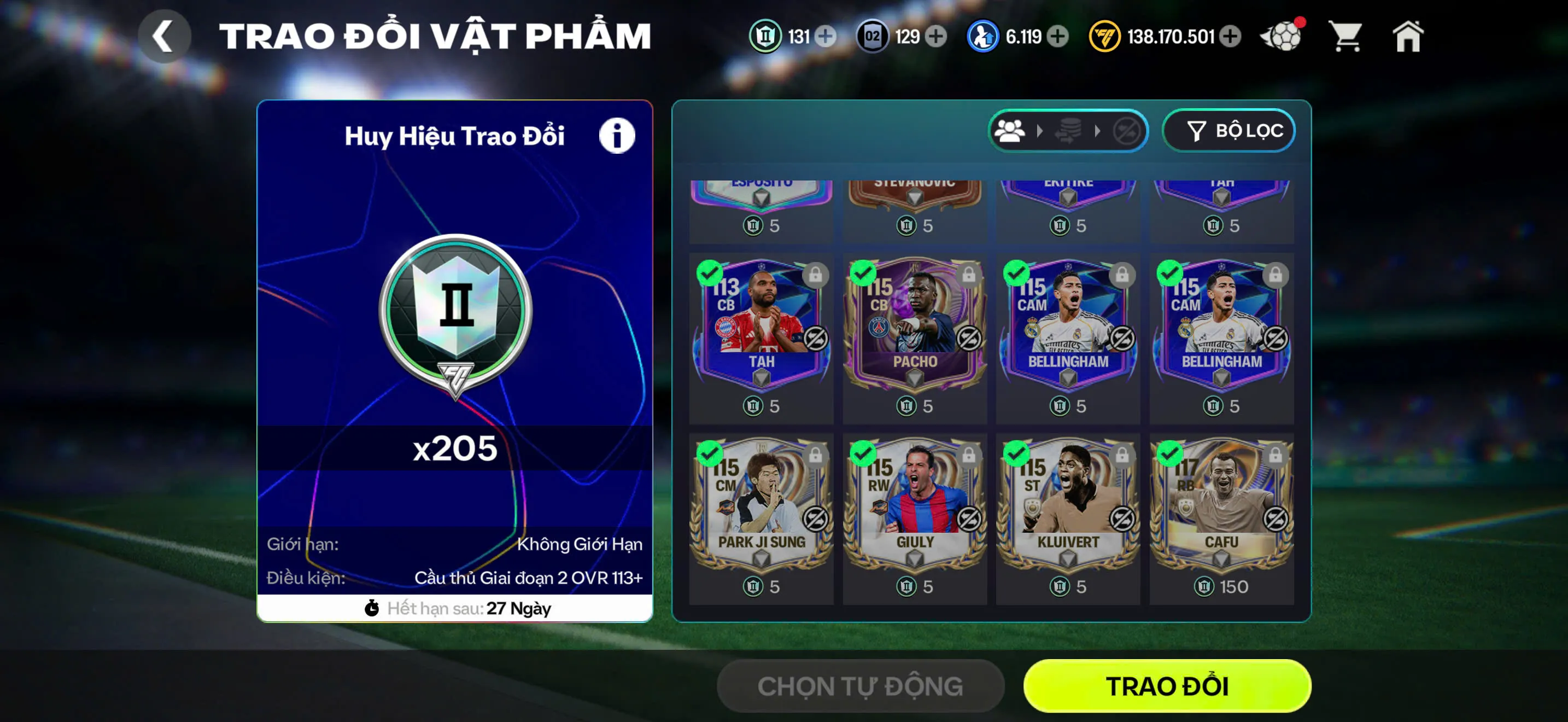Click the back arrow to leave Trao Đổi Vật Phẩm
1568x722 pixels.
click(x=163, y=37)
